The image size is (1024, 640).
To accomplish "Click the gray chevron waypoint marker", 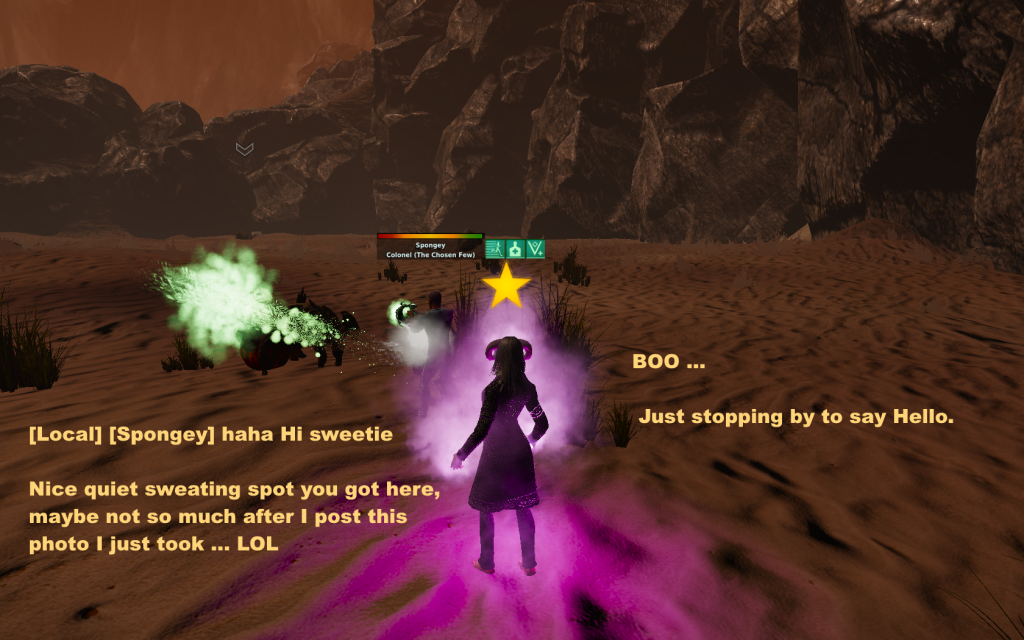I will [244, 149].
